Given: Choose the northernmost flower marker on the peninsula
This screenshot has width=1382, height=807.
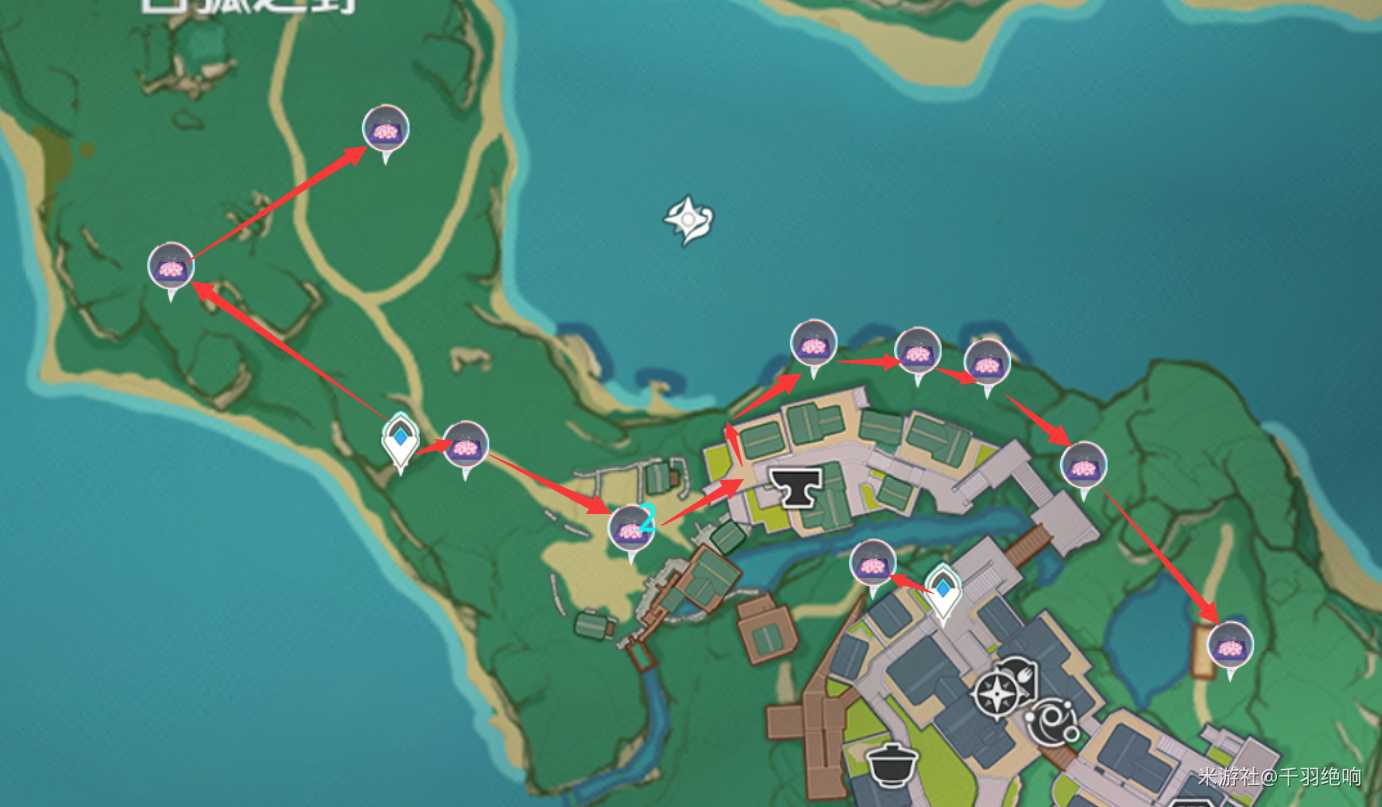Looking at the screenshot, I should click(385, 129).
